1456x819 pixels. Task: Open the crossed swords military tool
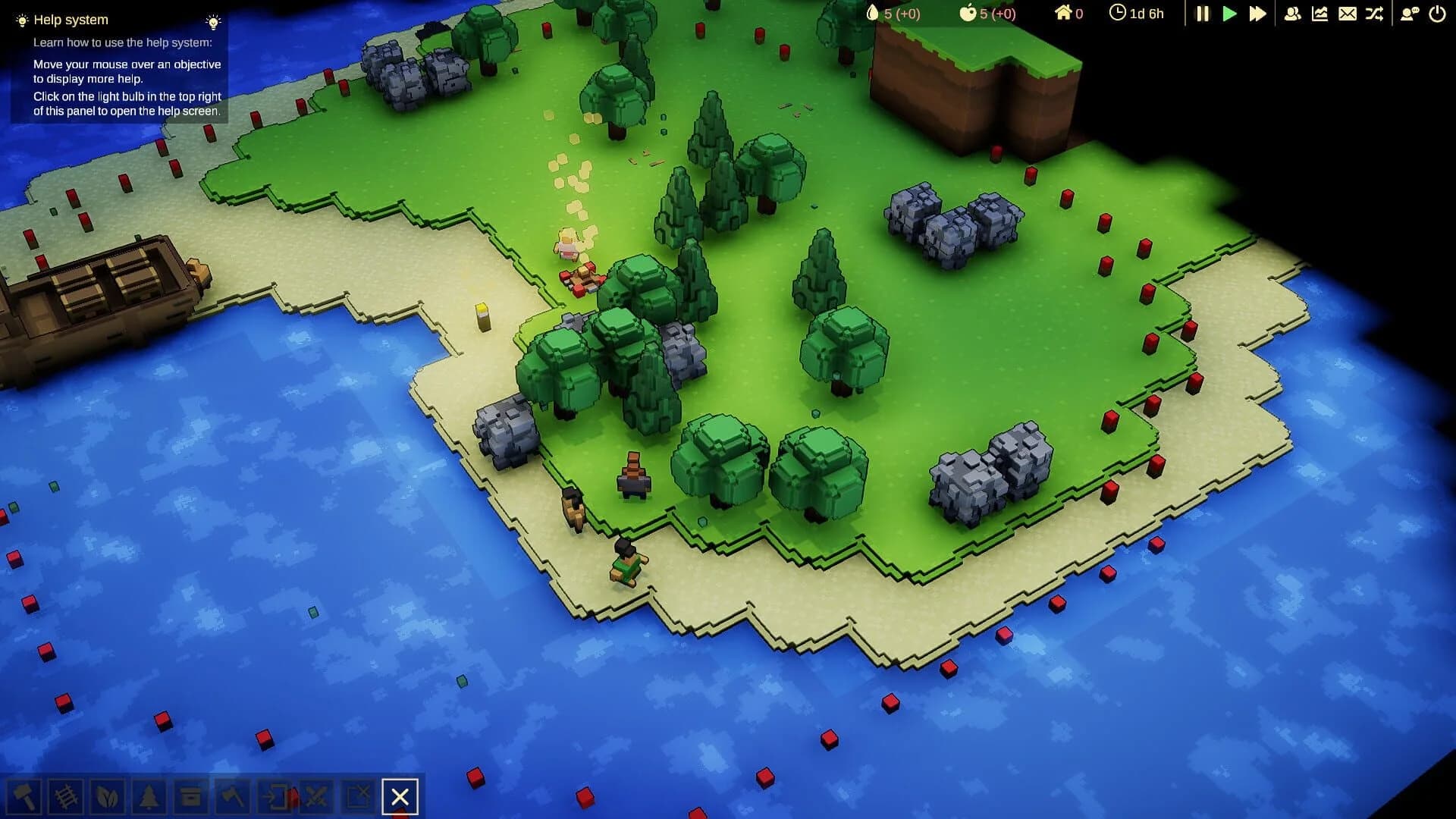click(x=317, y=797)
